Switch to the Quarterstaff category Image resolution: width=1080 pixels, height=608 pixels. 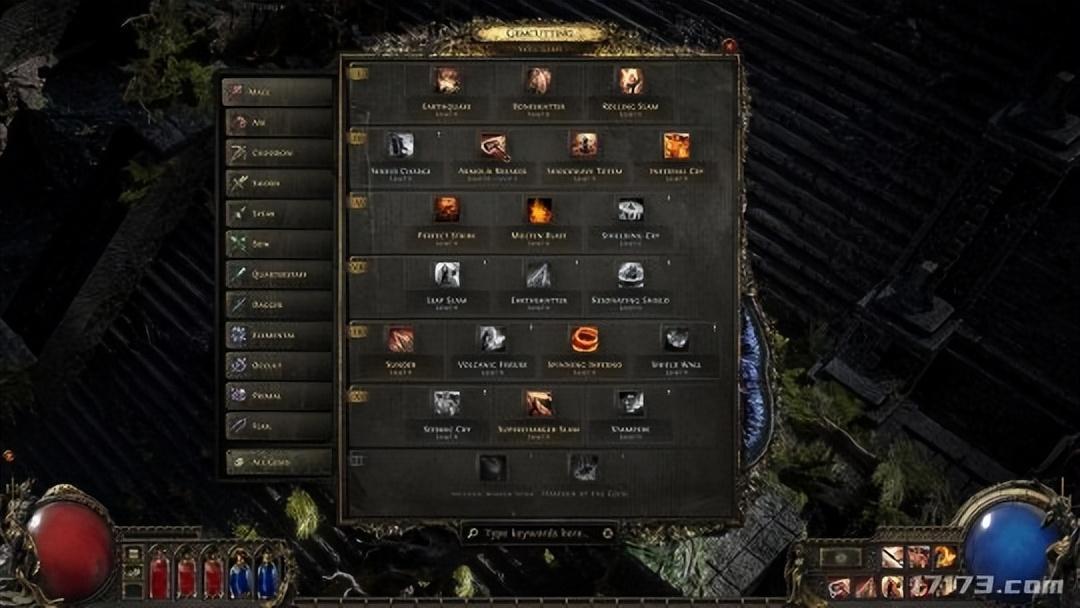pos(278,274)
